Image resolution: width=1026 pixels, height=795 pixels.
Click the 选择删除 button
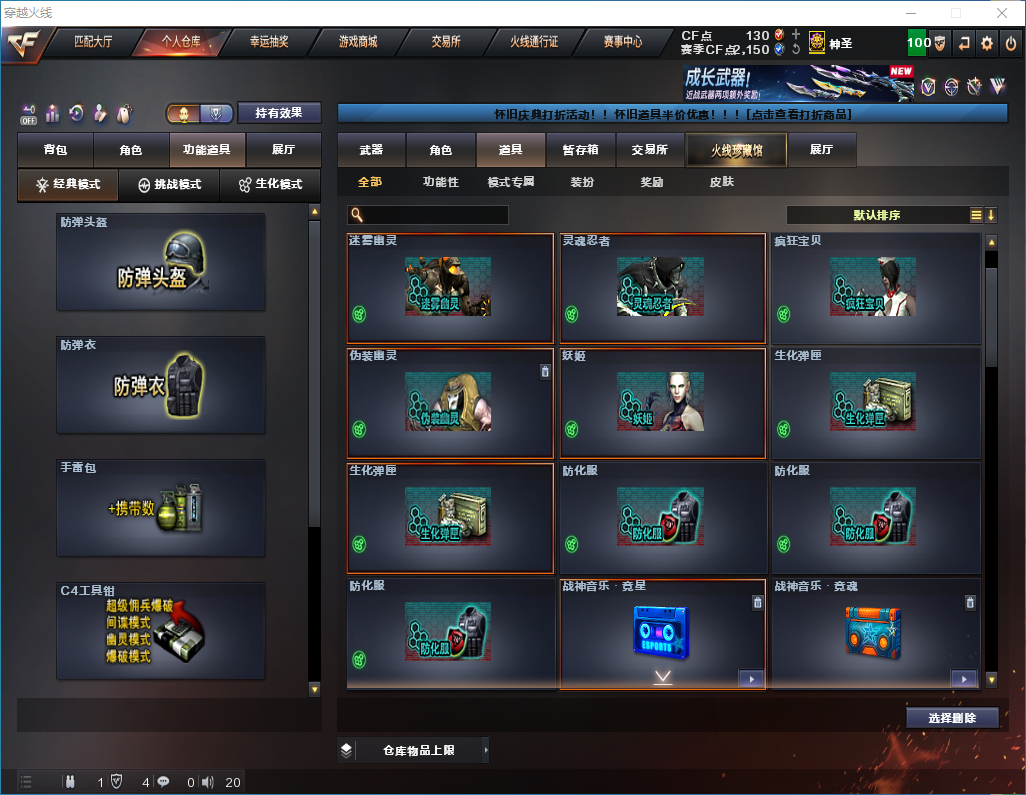952,718
